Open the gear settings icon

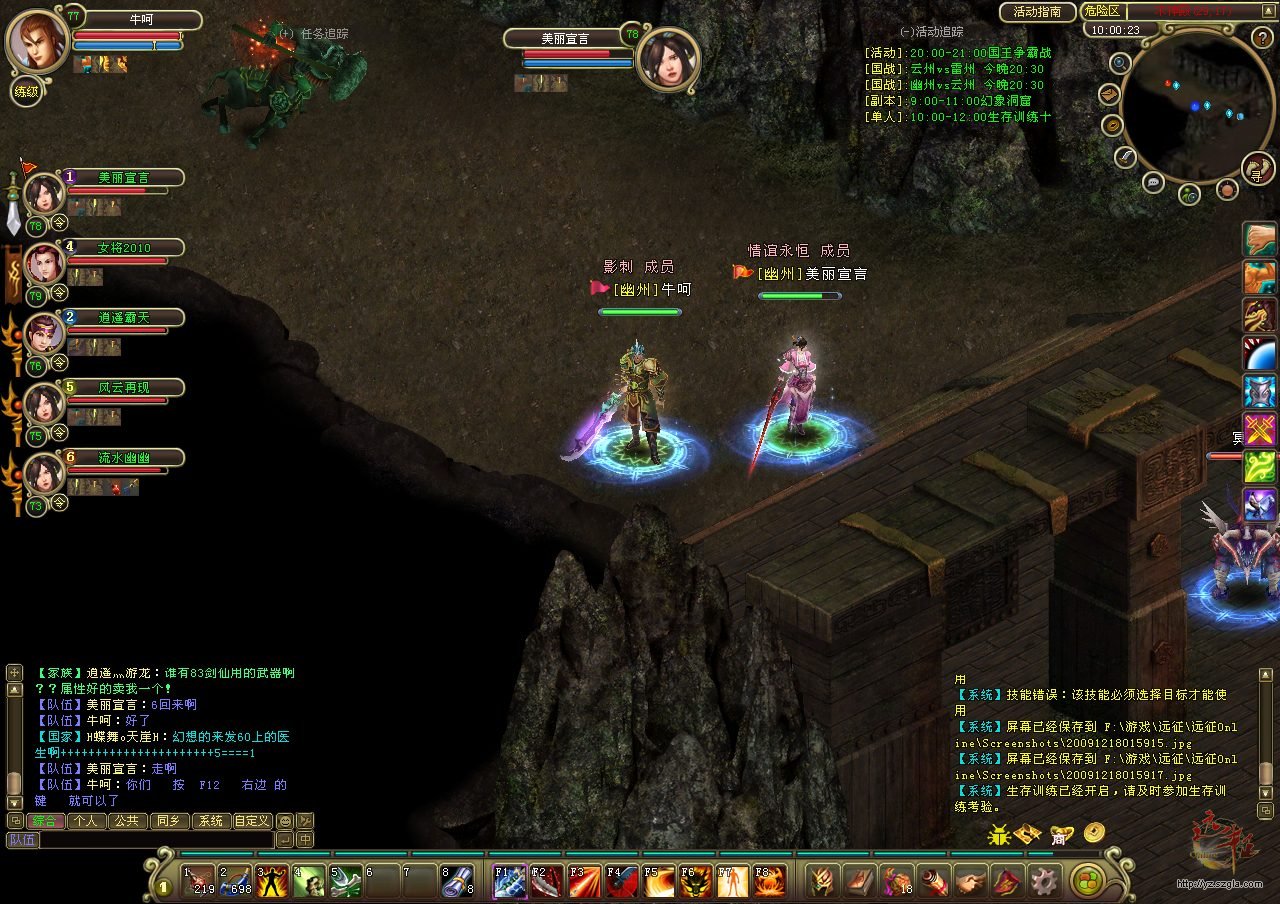pyautogui.click(x=1044, y=881)
